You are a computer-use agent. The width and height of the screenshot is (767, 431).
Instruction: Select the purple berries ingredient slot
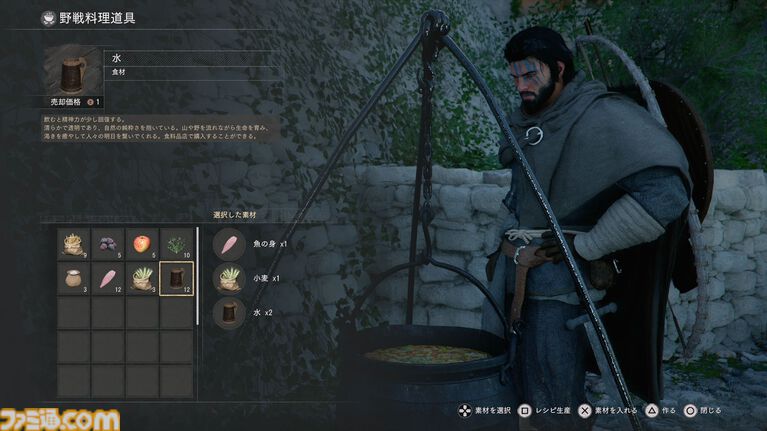pyautogui.click(x=108, y=245)
